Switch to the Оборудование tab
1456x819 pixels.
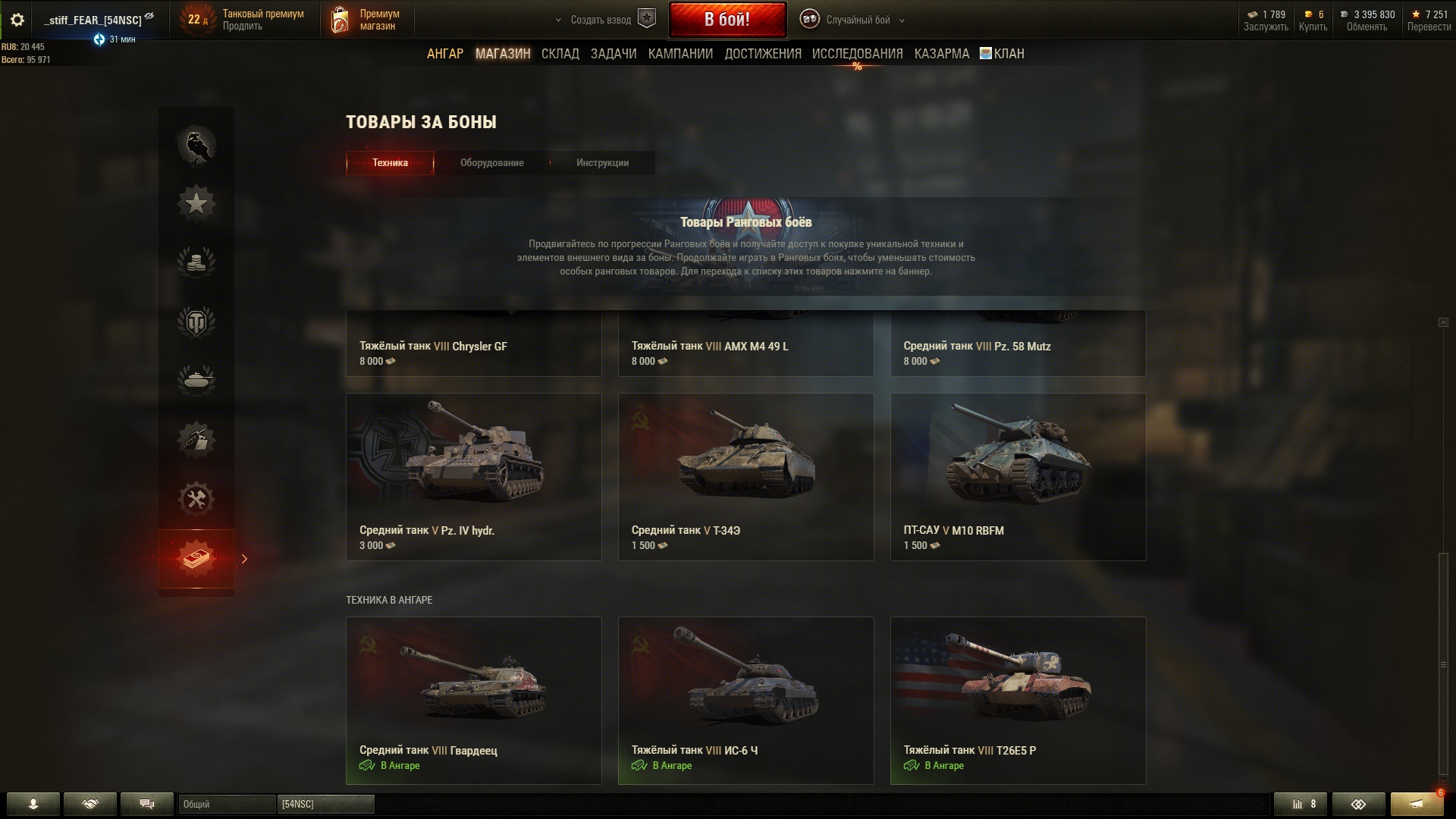(x=491, y=163)
